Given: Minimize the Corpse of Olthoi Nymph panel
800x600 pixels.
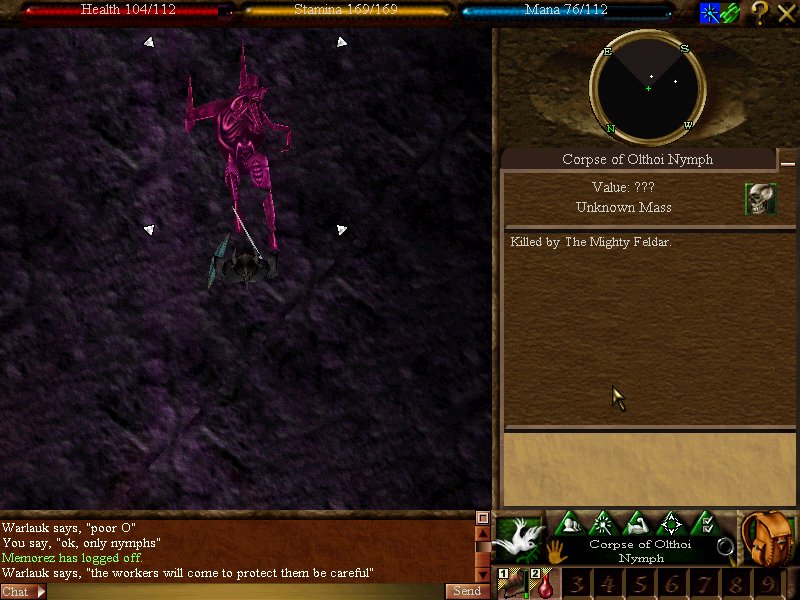Looking at the screenshot, I should 788,162.
